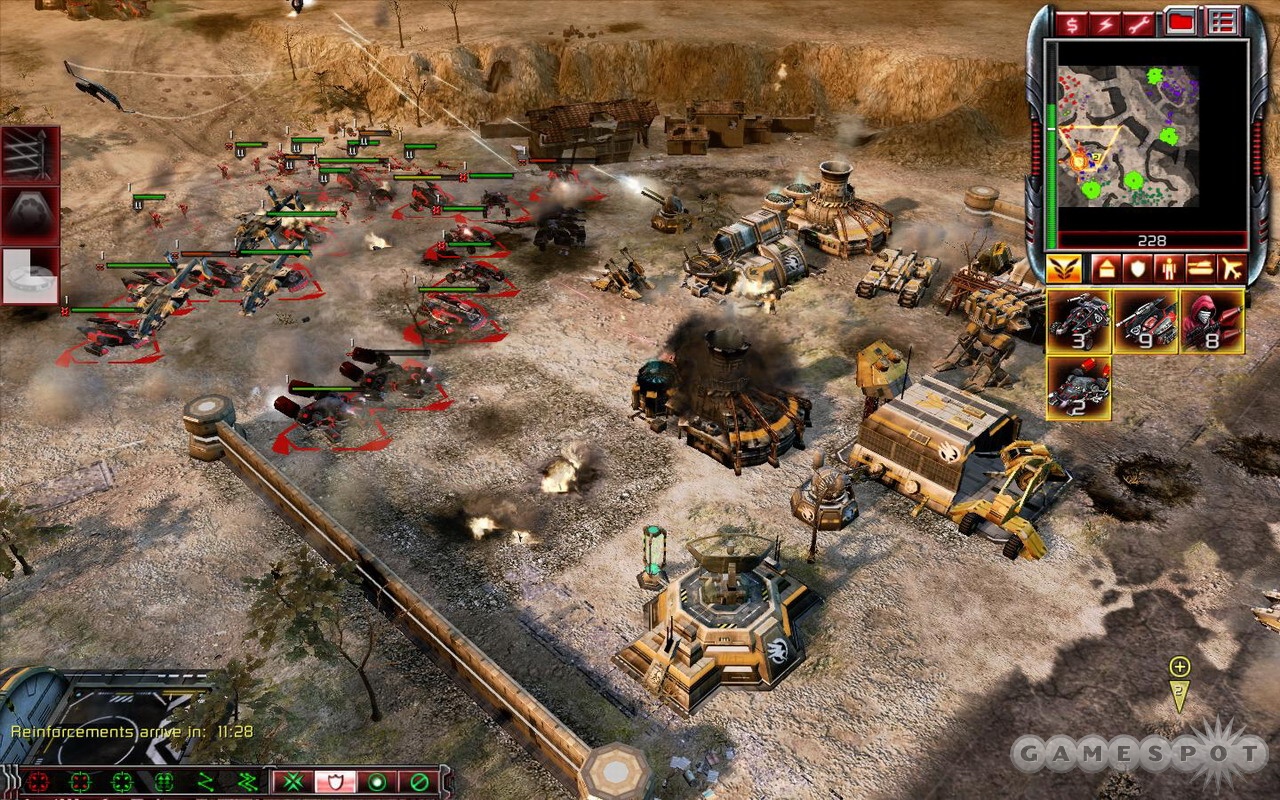Switch to the shield defenses tab

pyautogui.click(x=1137, y=268)
